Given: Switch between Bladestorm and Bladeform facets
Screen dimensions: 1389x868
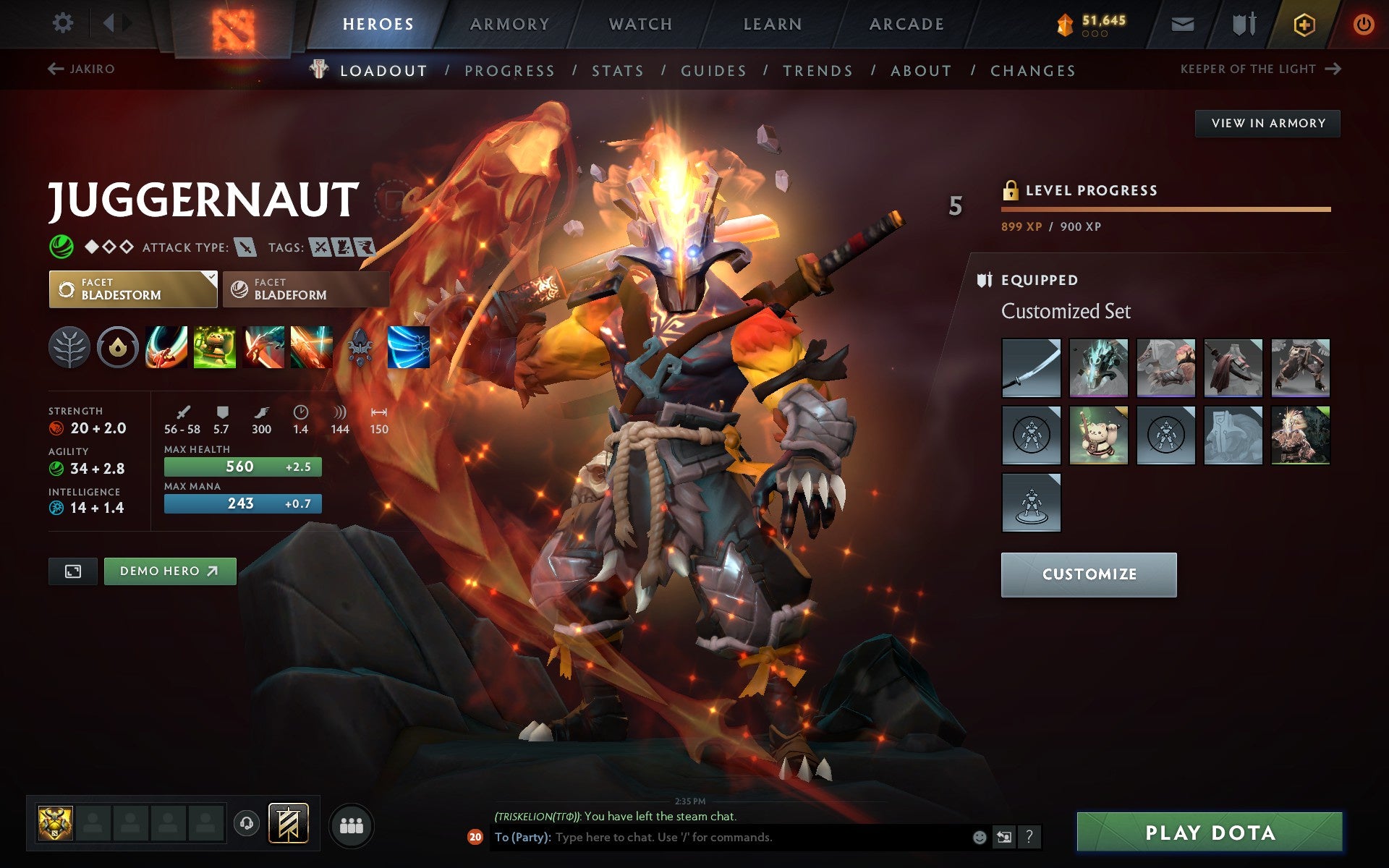Looking at the screenshot, I should (305, 289).
